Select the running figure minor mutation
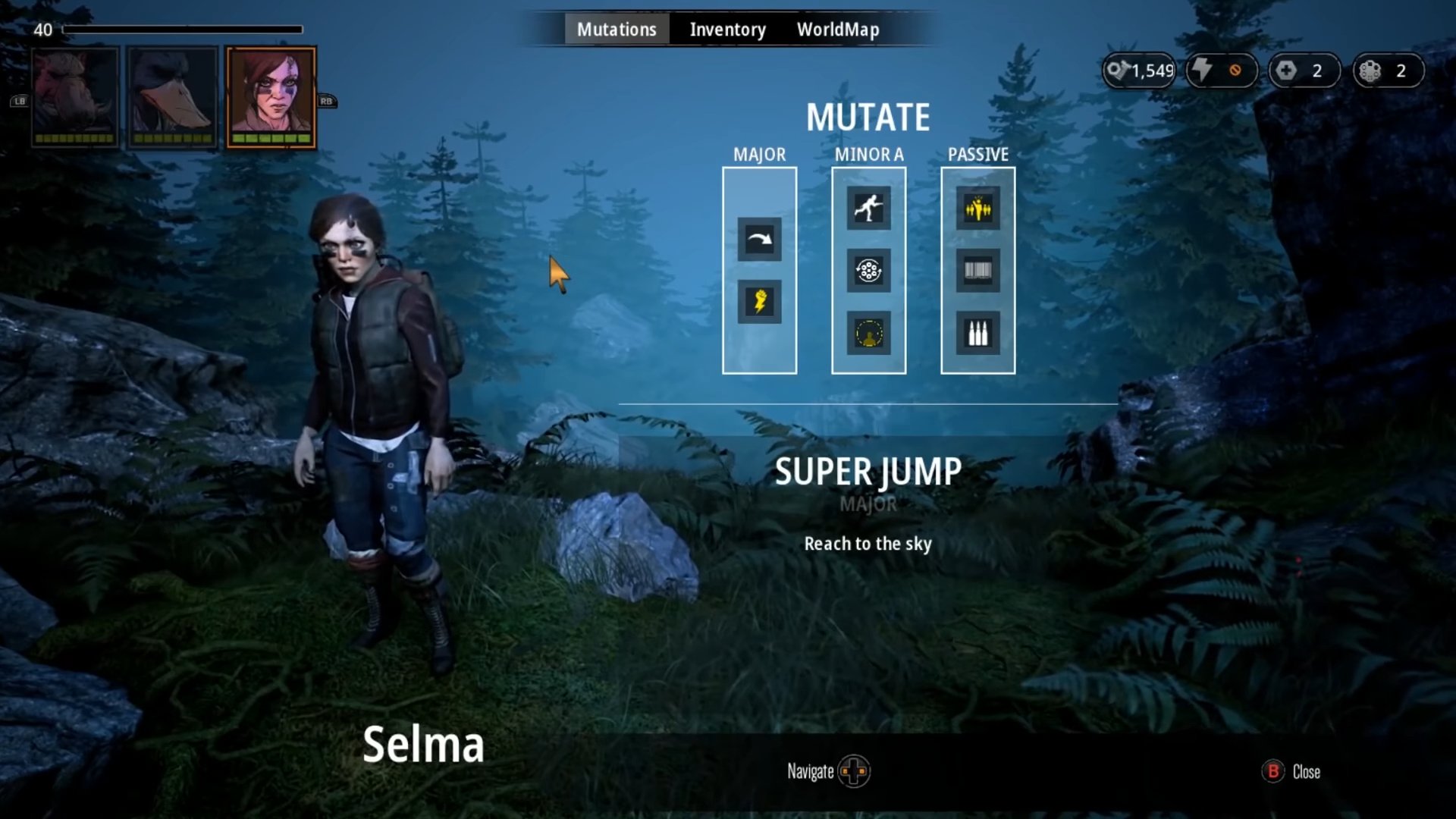Screen dimensions: 1456x819 coord(868,208)
